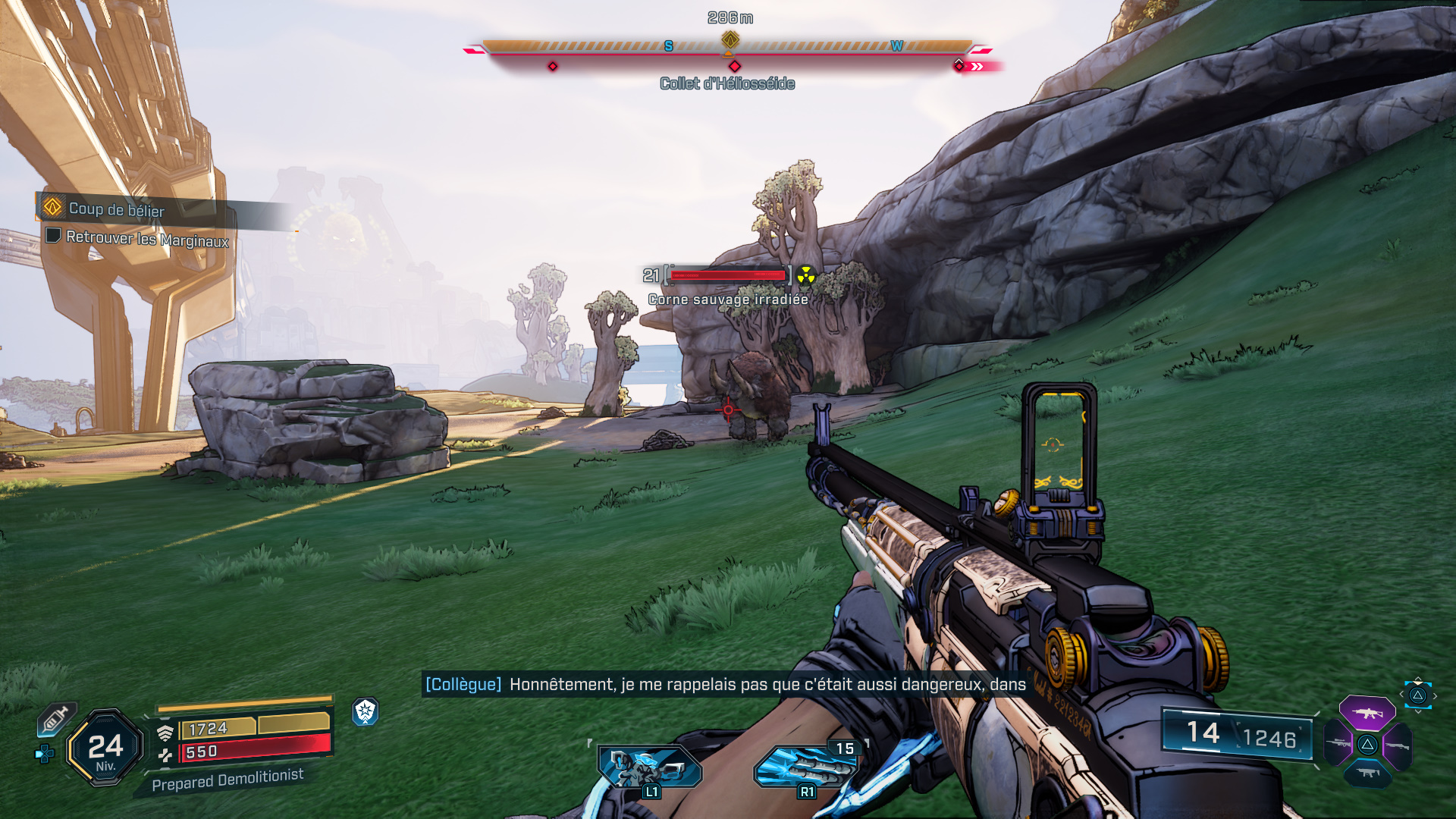
Task: Click the Retrouver les Marginaux objective
Action: [146, 238]
